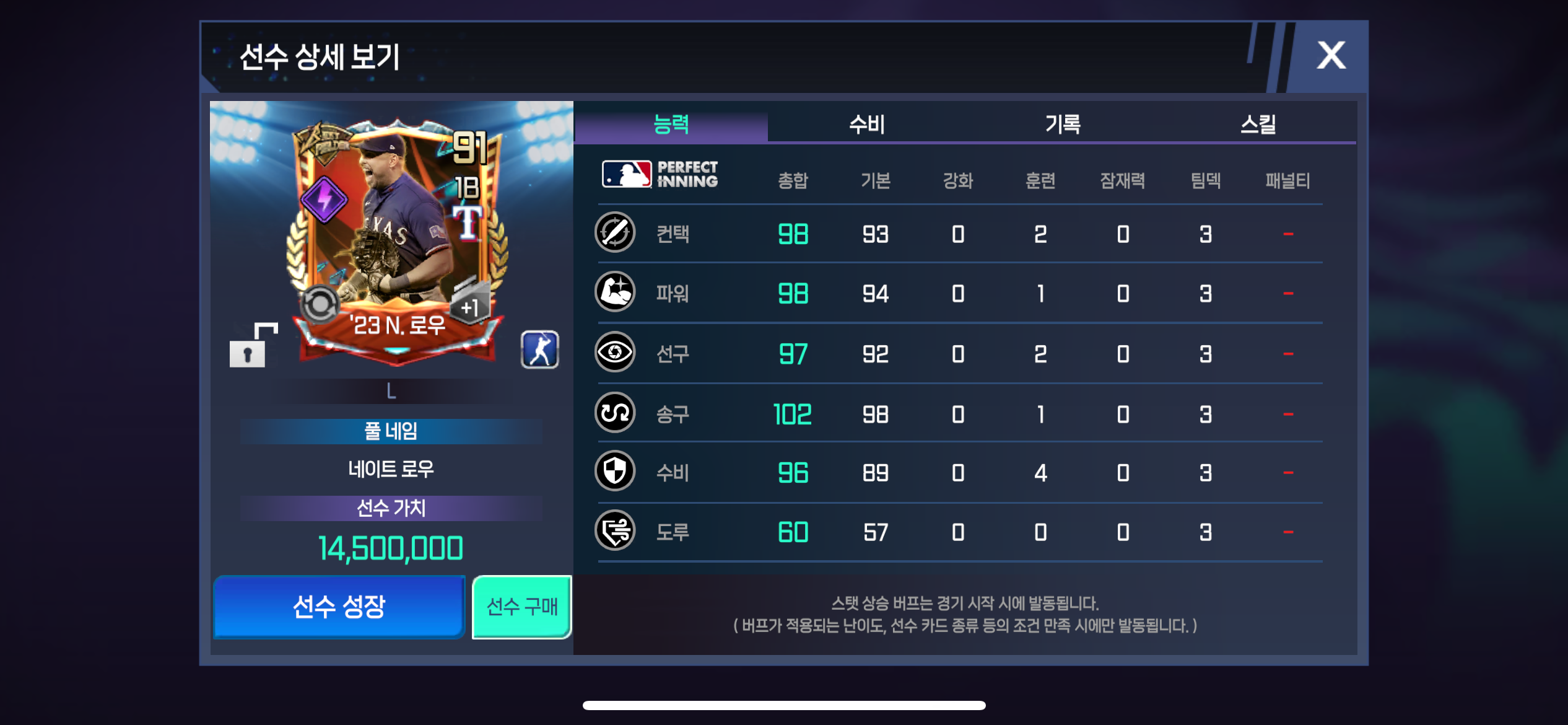Switch to the 수비 tab
Screen dimensions: 1568x725
866,125
